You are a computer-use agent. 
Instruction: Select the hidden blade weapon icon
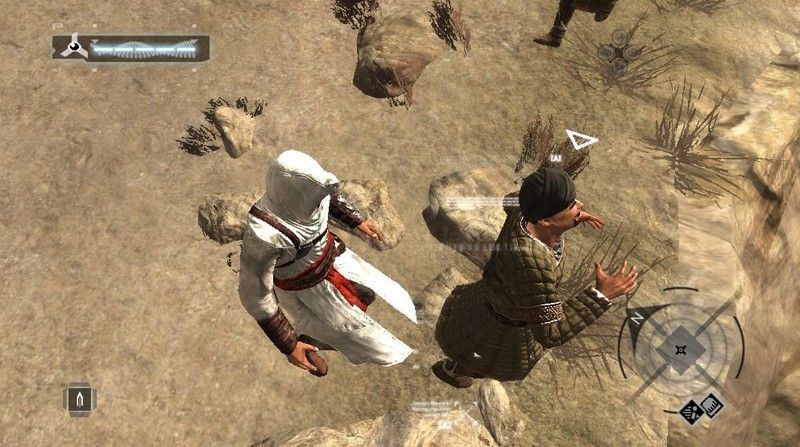click(x=79, y=401)
